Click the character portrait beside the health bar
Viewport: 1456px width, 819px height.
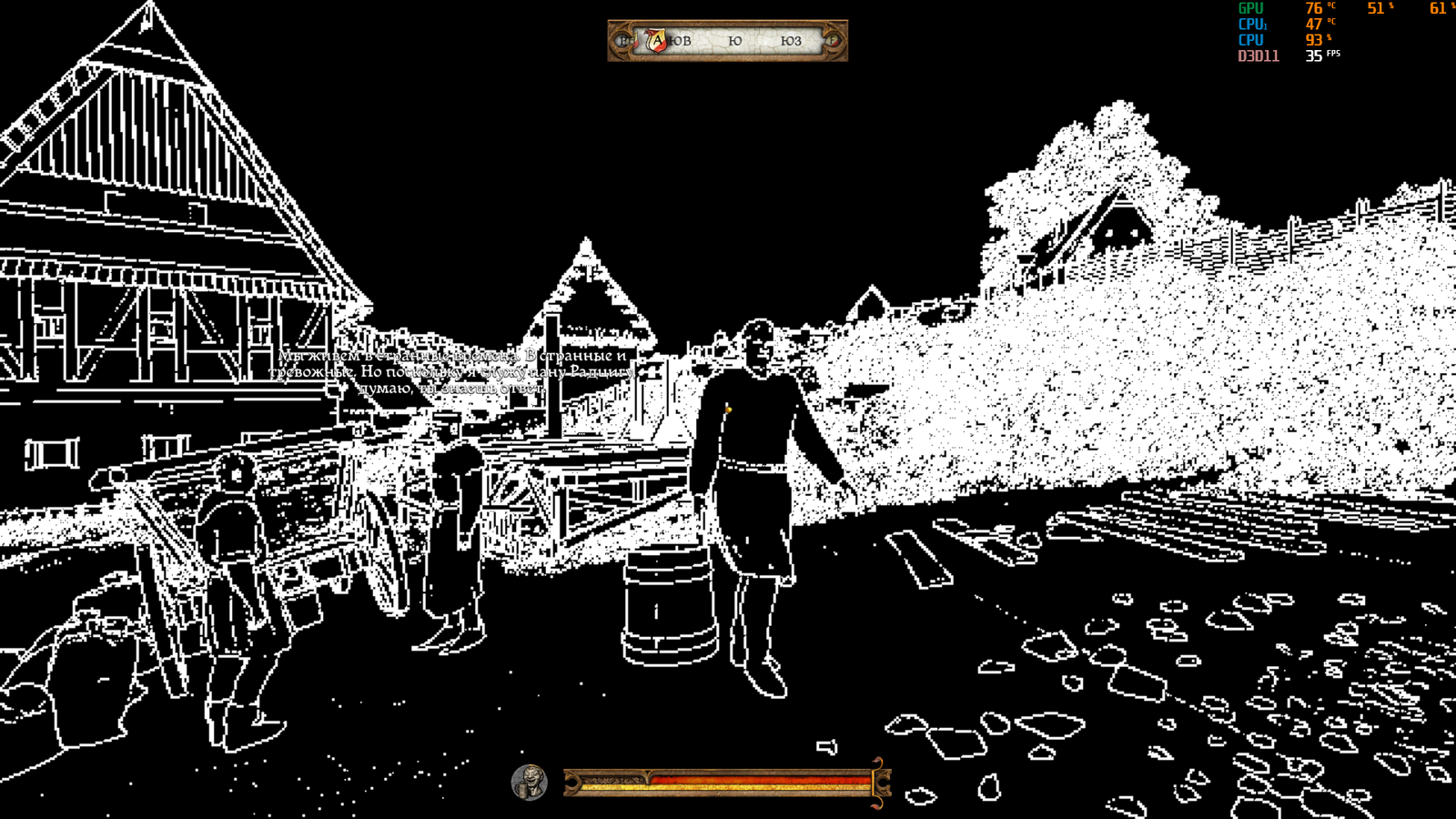pos(529,782)
